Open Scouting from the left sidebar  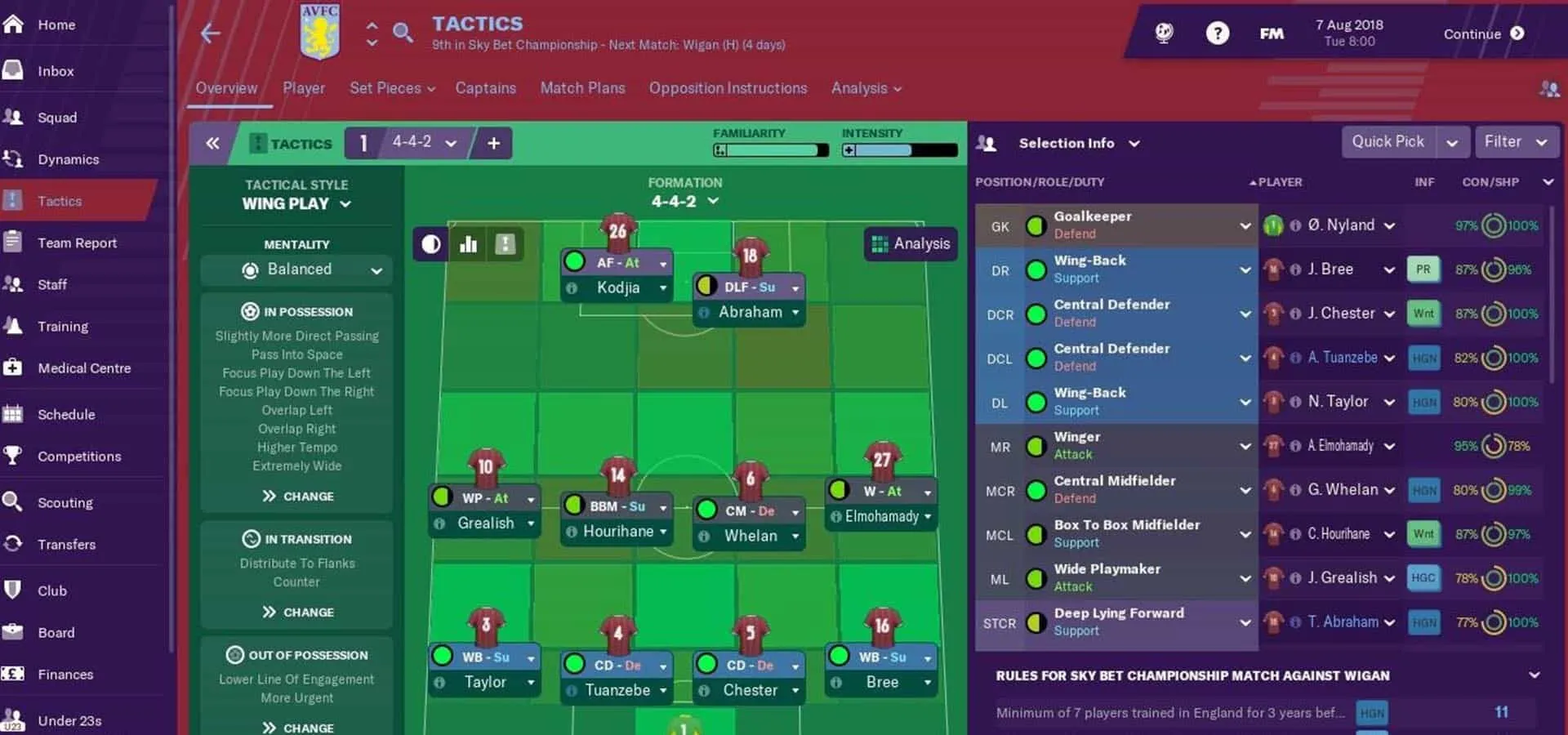click(65, 502)
